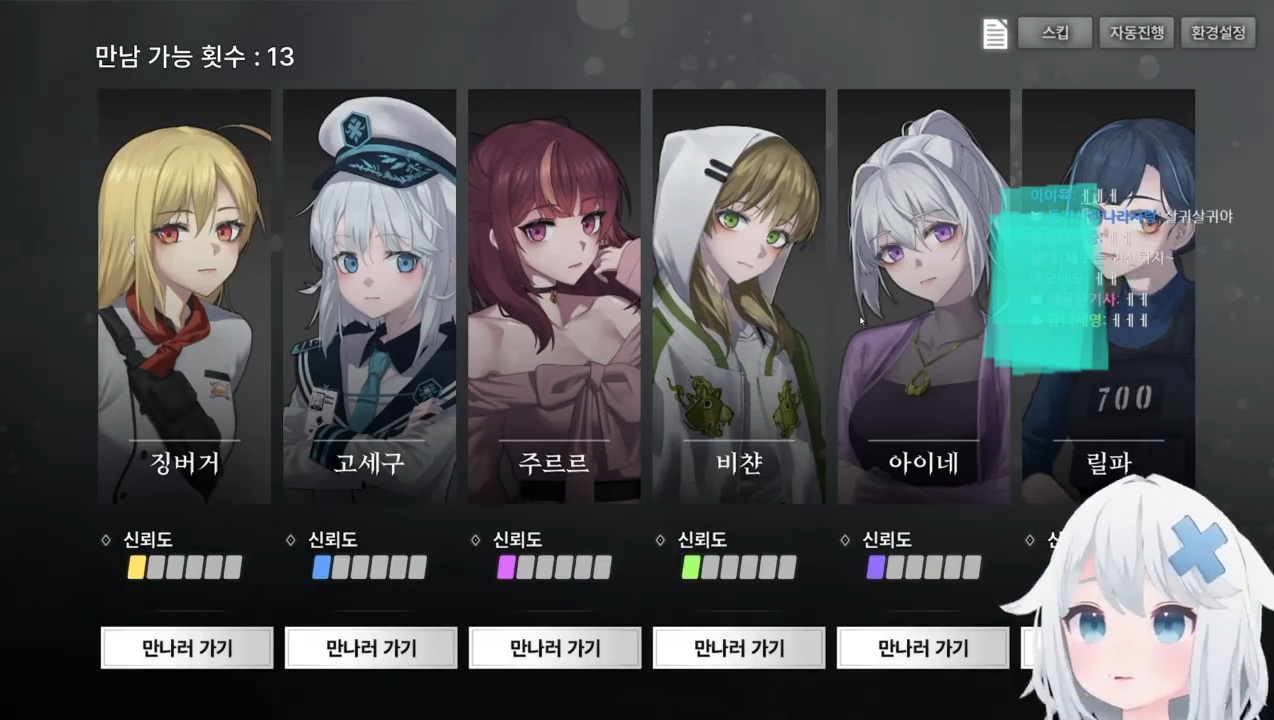Visit 주르르 using 만나러 가기 button
The width and height of the screenshot is (1274, 720).
point(555,648)
